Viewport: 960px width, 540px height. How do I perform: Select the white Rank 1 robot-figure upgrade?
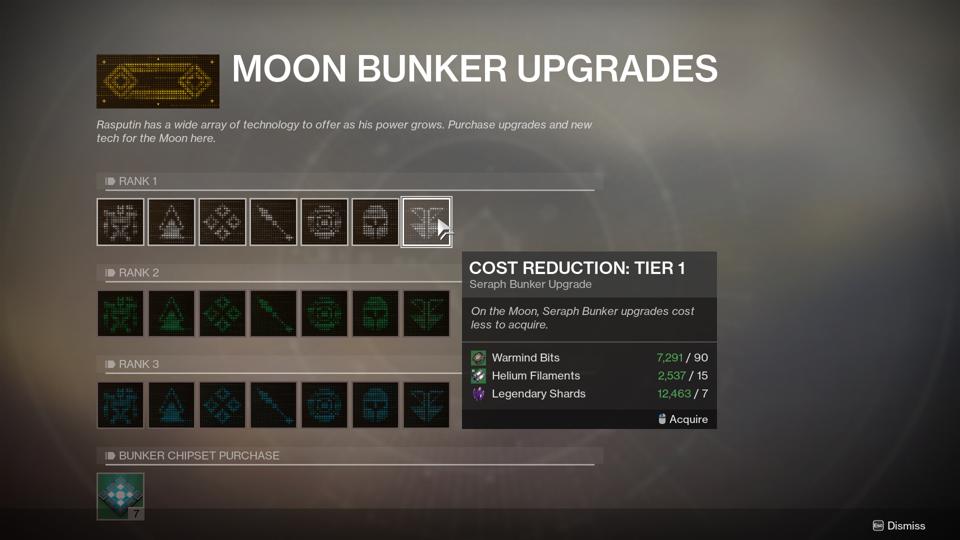coord(120,221)
